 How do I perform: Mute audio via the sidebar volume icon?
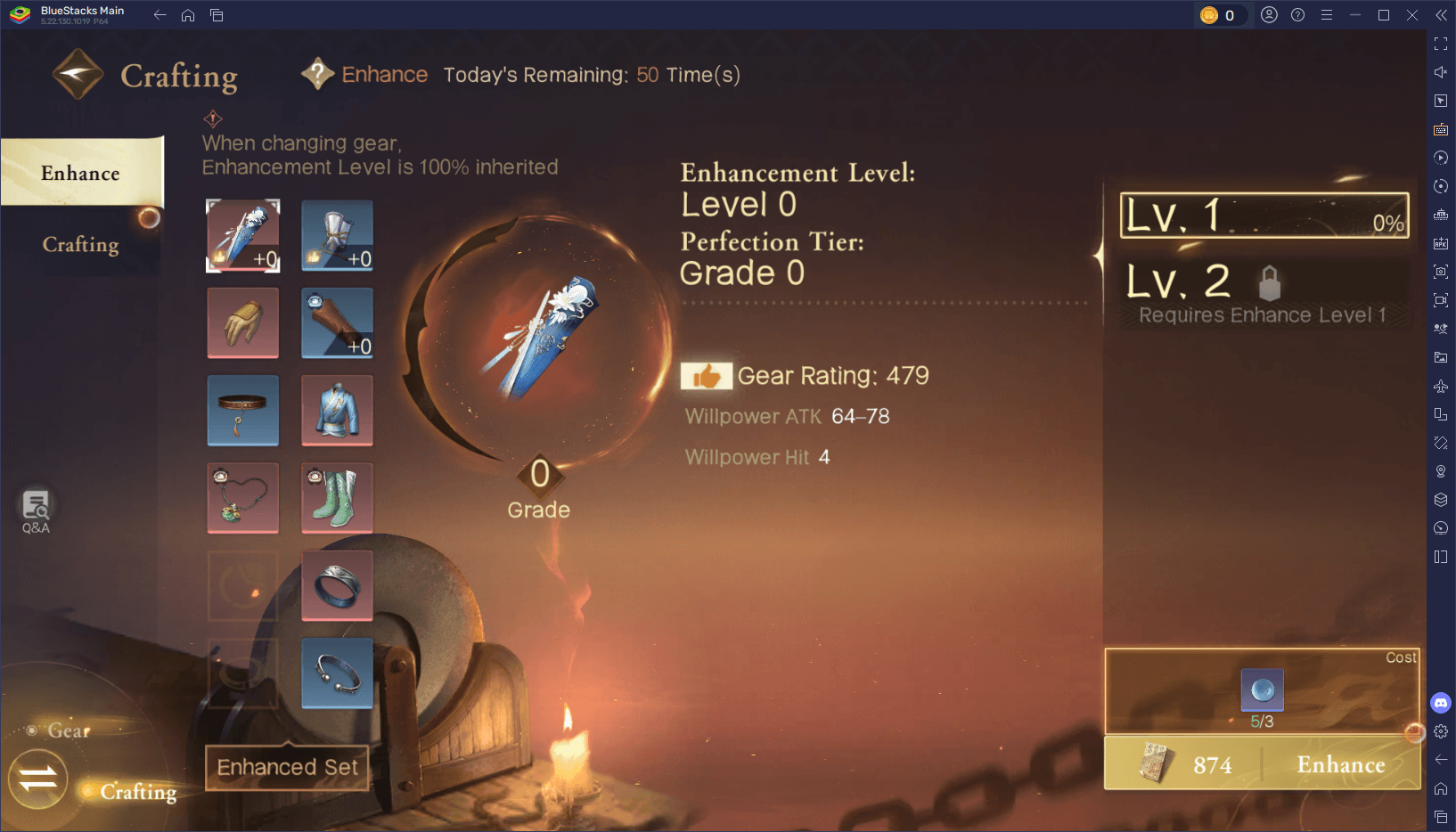[1441, 72]
